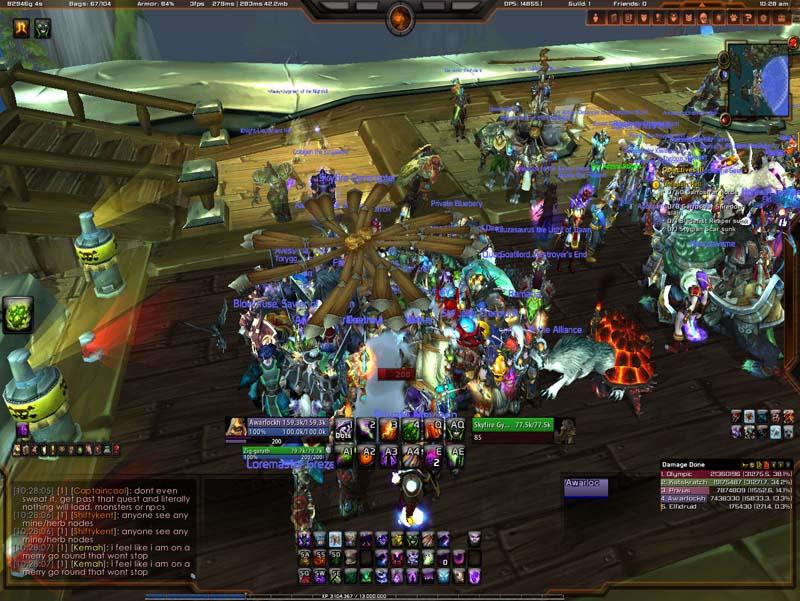Trigger the ability in slot A3
Screen dimensions: 800x601
point(391,455)
